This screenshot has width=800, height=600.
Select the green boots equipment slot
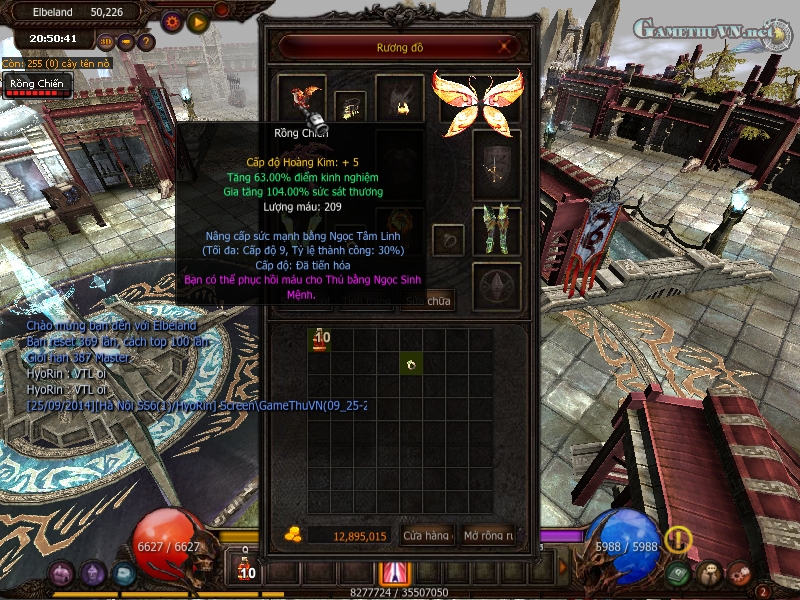[496, 230]
